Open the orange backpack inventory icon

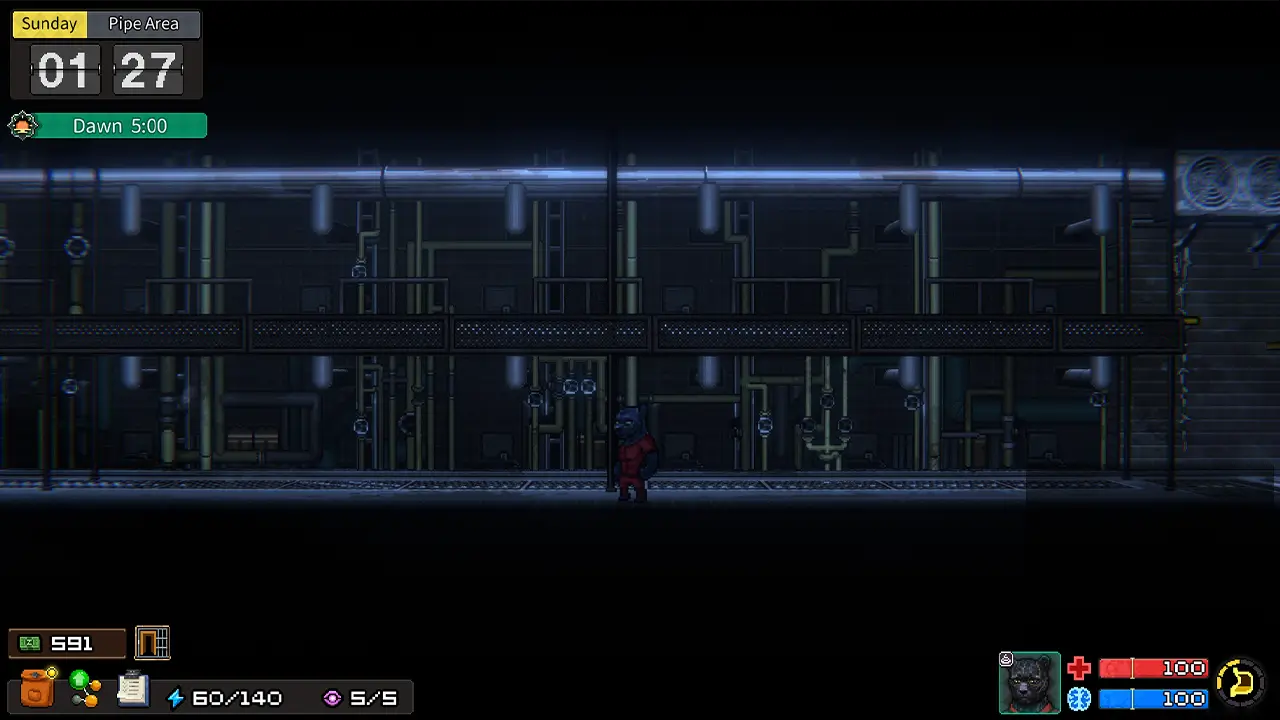point(38,686)
